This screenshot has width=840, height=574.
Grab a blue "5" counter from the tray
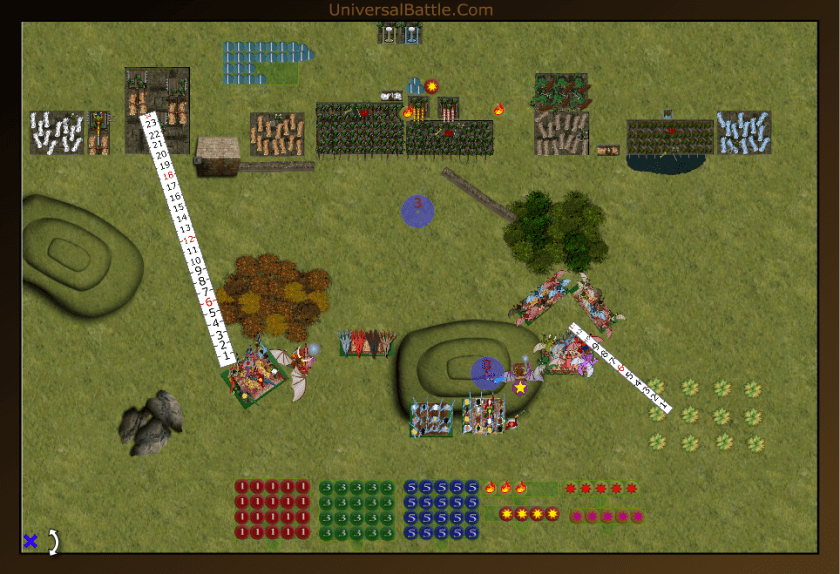411,488
